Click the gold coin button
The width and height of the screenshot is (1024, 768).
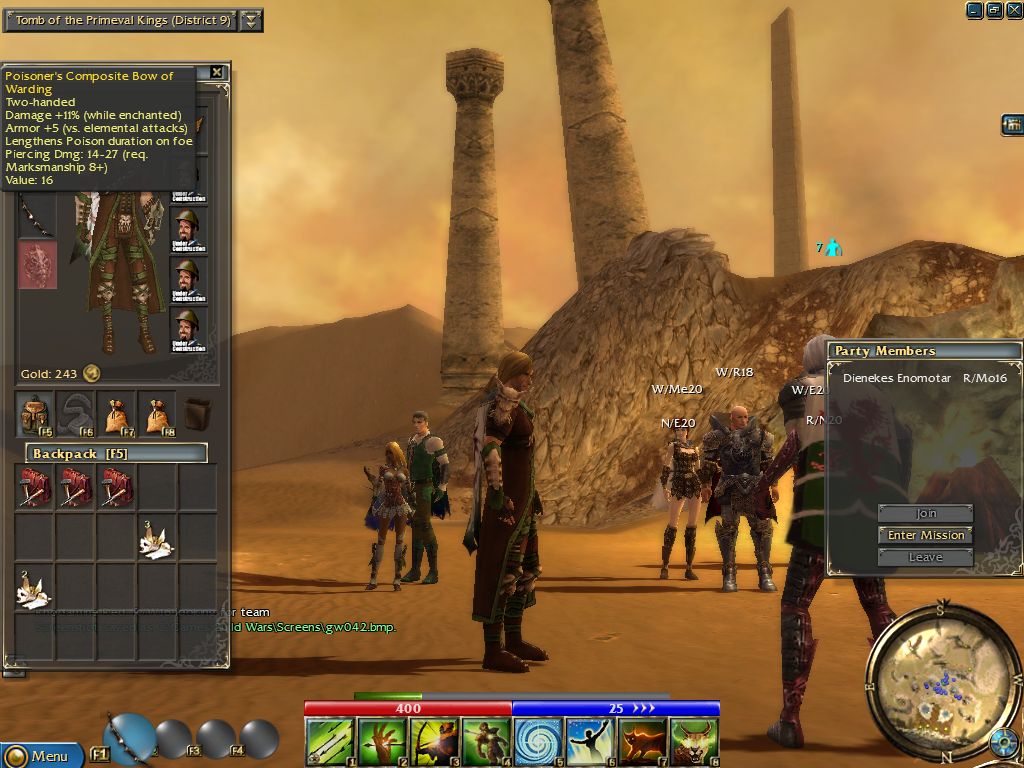(x=91, y=374)
